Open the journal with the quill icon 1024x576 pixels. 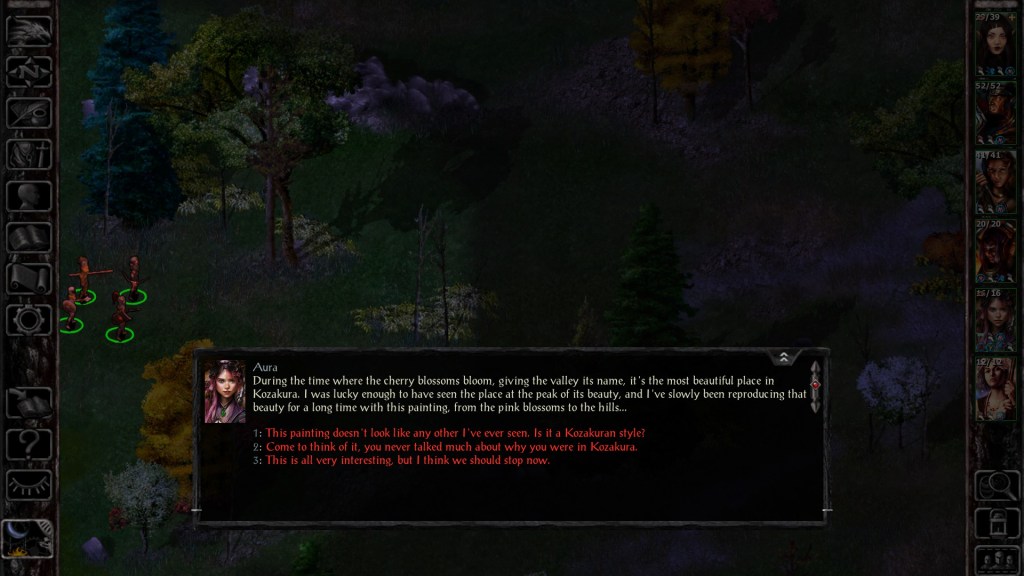click(29, 112)
